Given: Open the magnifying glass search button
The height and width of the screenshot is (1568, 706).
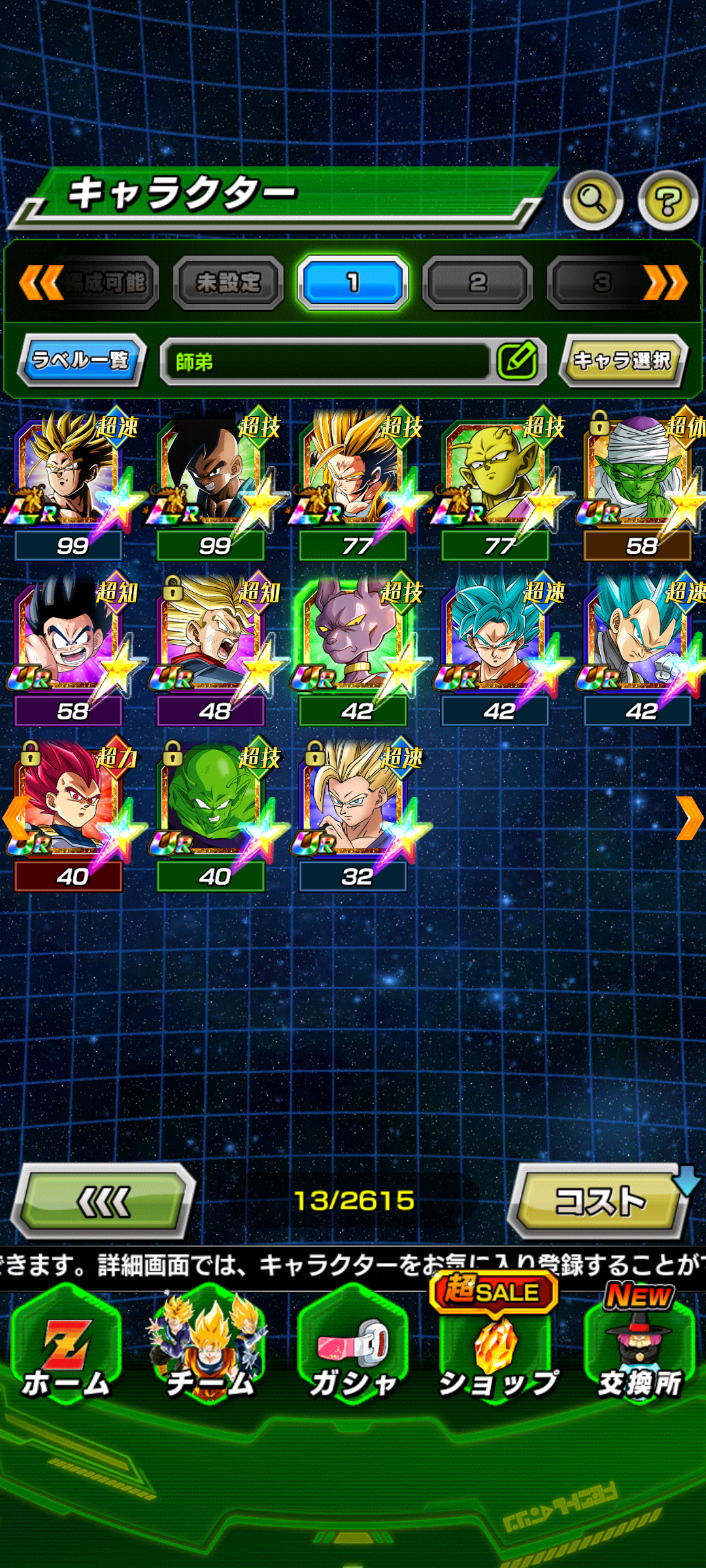Looking at the screenshot, I should click(592, 200).
